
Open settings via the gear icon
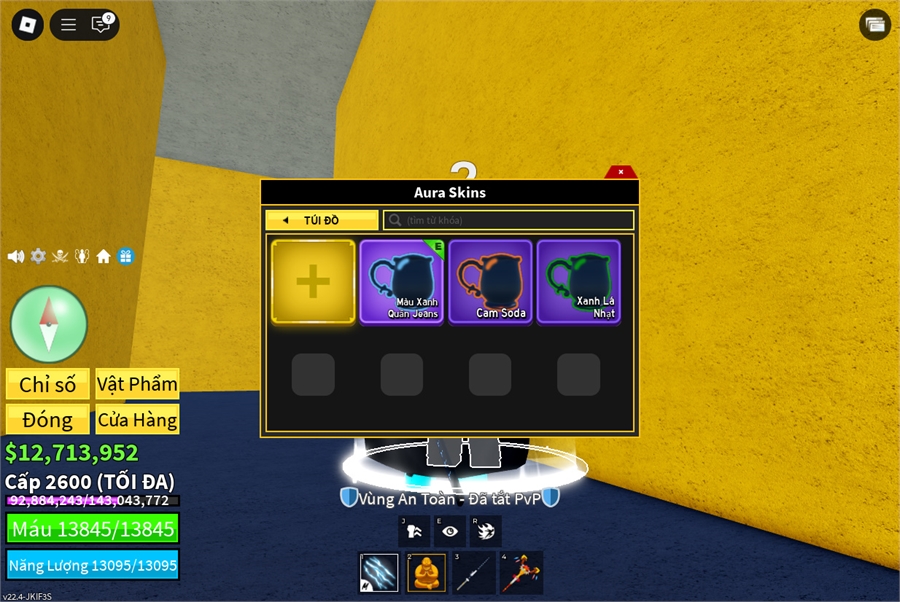pos(38,256)
